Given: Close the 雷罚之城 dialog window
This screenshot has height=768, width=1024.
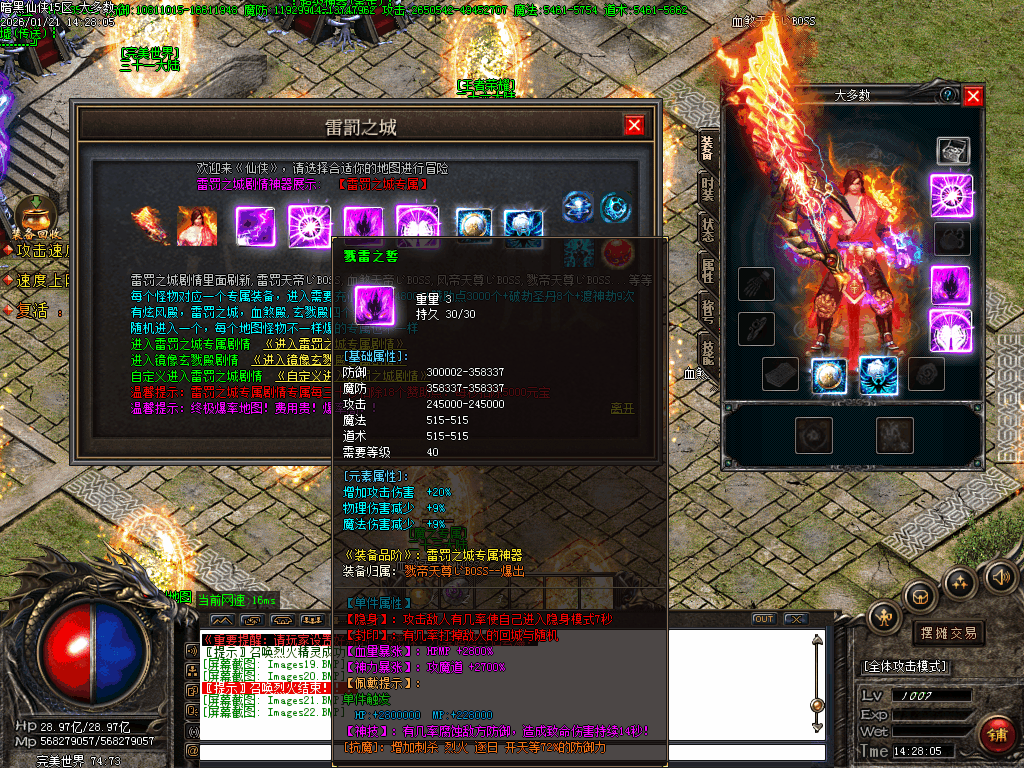Looking at the screenshot, I should click(x=633, y=125).
